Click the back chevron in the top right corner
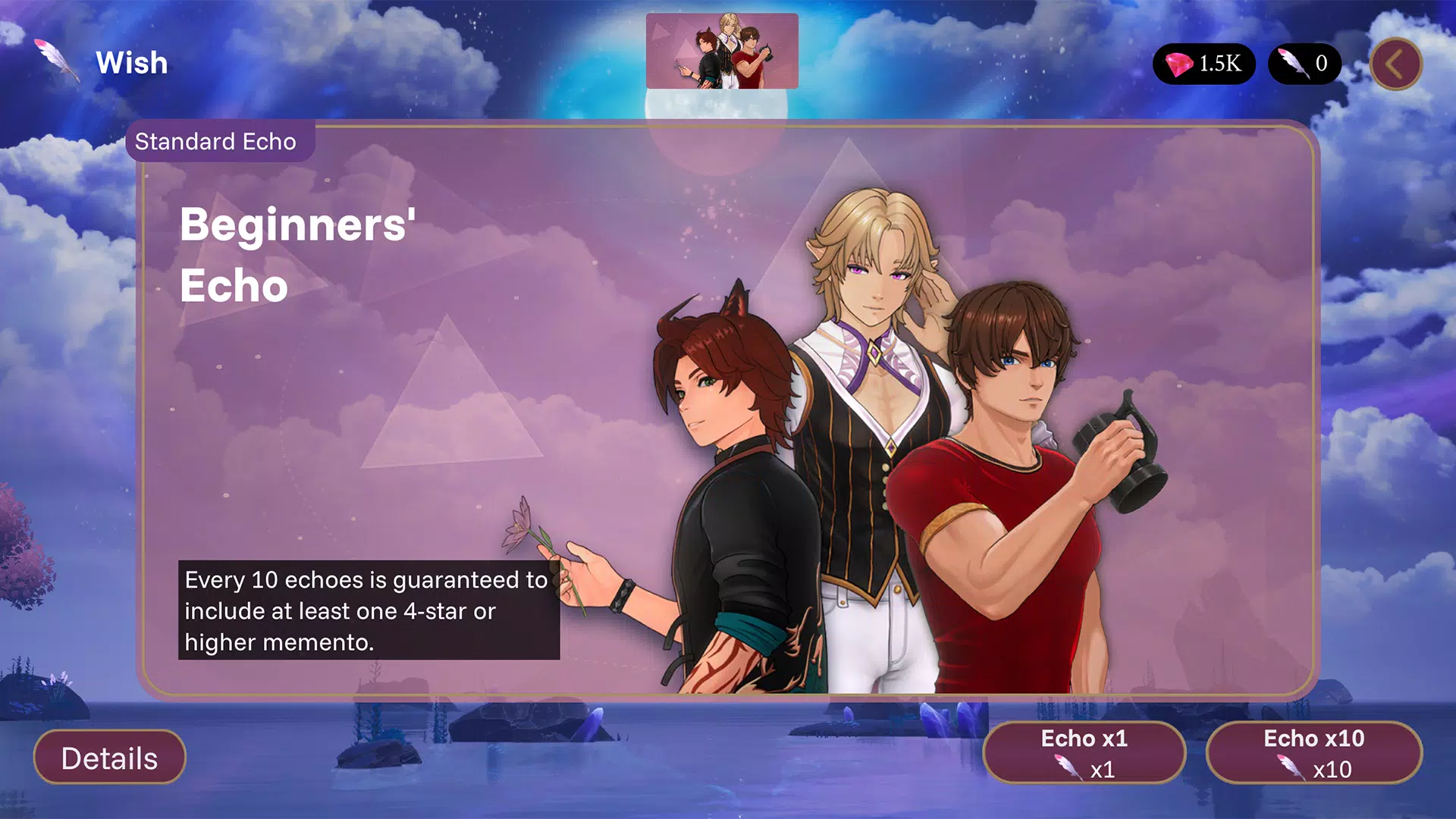 [x=1395, y=64]
